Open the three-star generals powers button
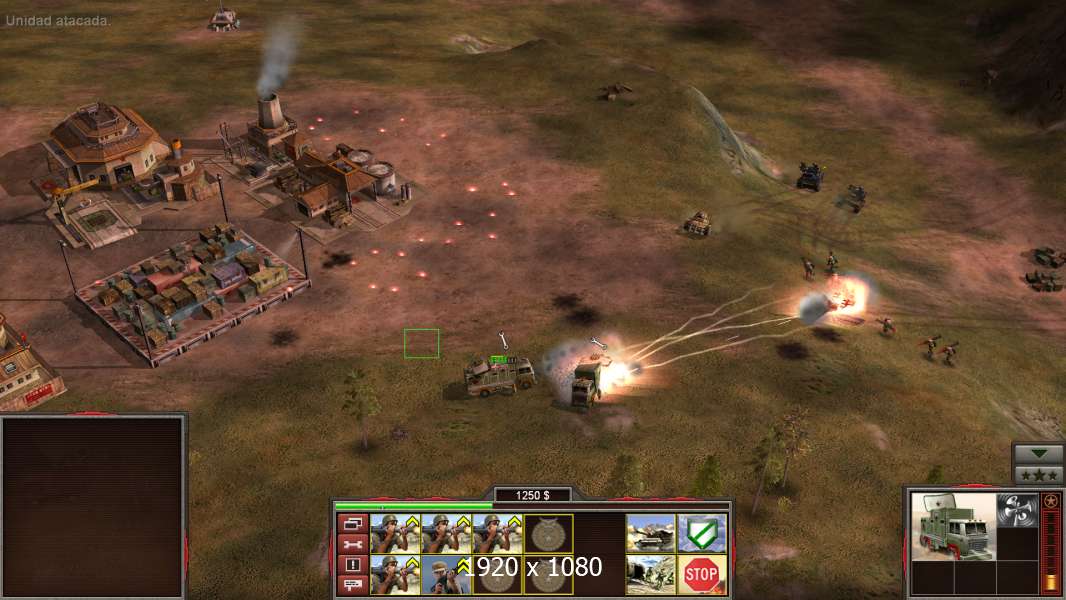The image size is (1066, 600). tap(1038, 474)
